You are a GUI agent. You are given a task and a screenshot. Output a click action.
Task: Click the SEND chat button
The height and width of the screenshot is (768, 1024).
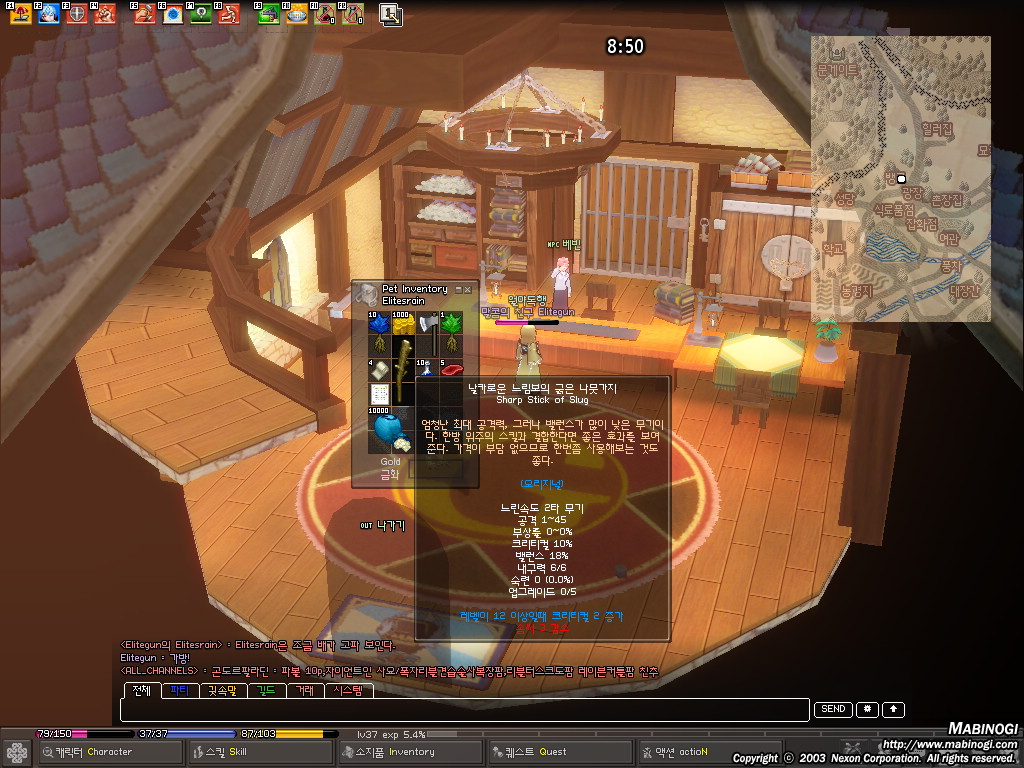click(833, 710)
